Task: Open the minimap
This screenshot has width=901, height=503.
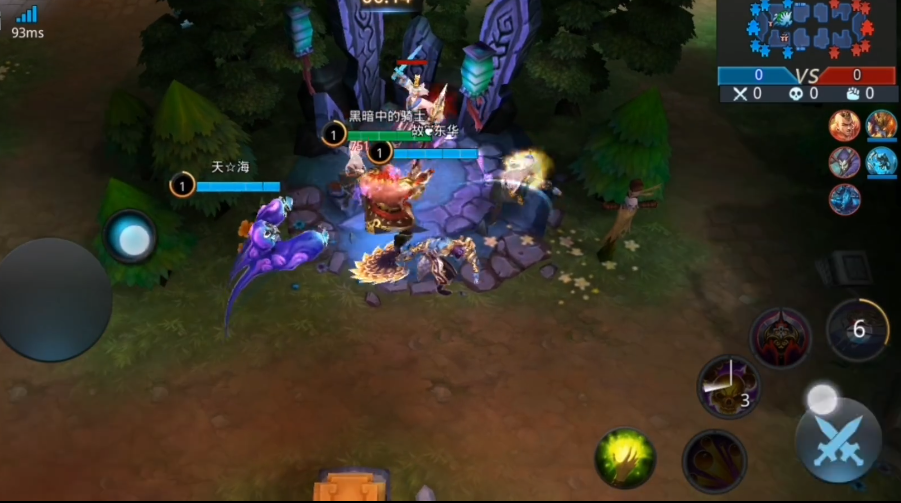Action: point(807,30)
